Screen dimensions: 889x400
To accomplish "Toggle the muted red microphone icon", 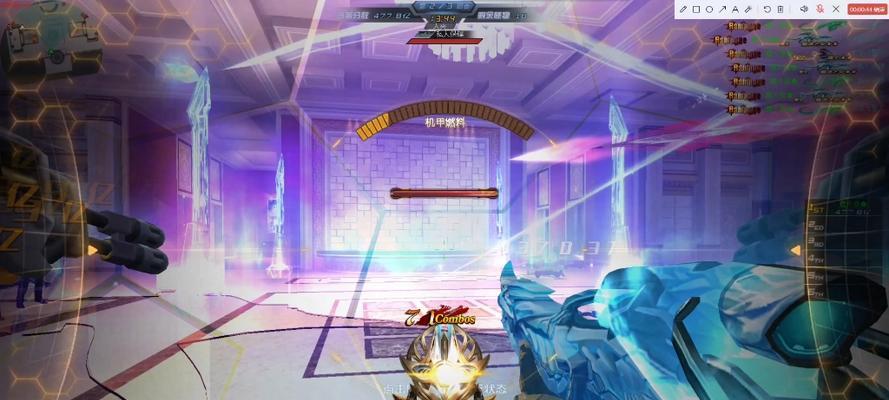I will [x=819, y=9].
